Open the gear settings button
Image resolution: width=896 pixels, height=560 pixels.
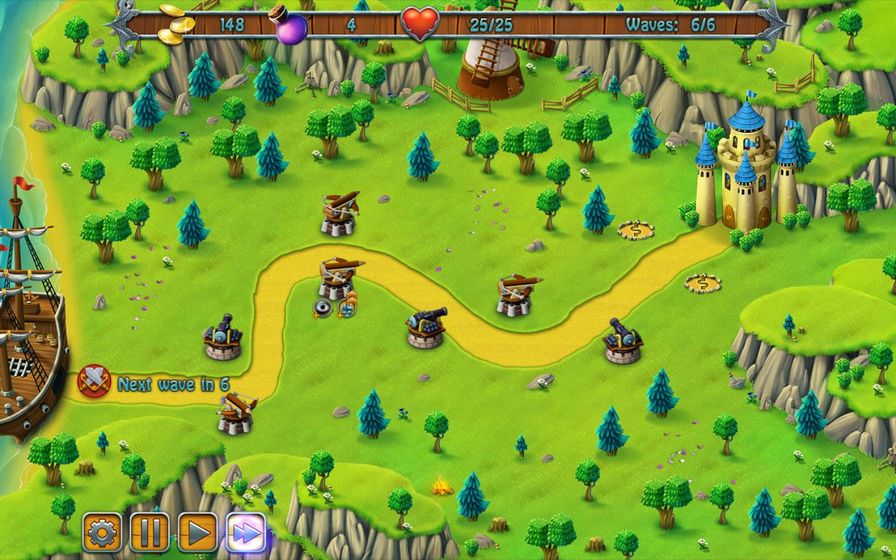(x=101, y=530)
